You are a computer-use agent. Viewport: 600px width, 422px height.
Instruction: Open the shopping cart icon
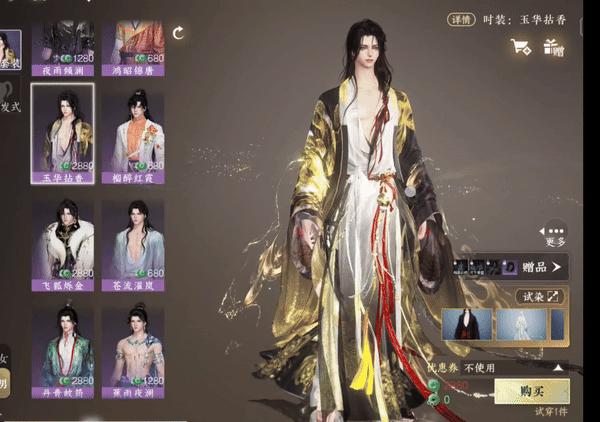coord(520,46)
